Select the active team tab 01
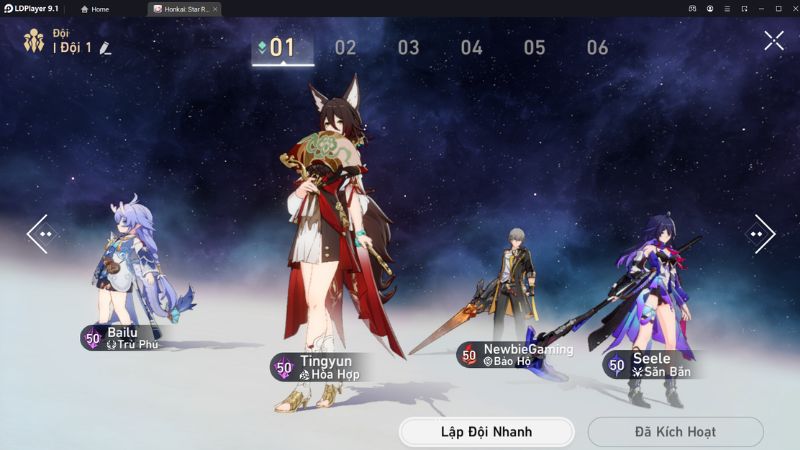The width and height of the screenshot is (800, 450). click(282, 47)
